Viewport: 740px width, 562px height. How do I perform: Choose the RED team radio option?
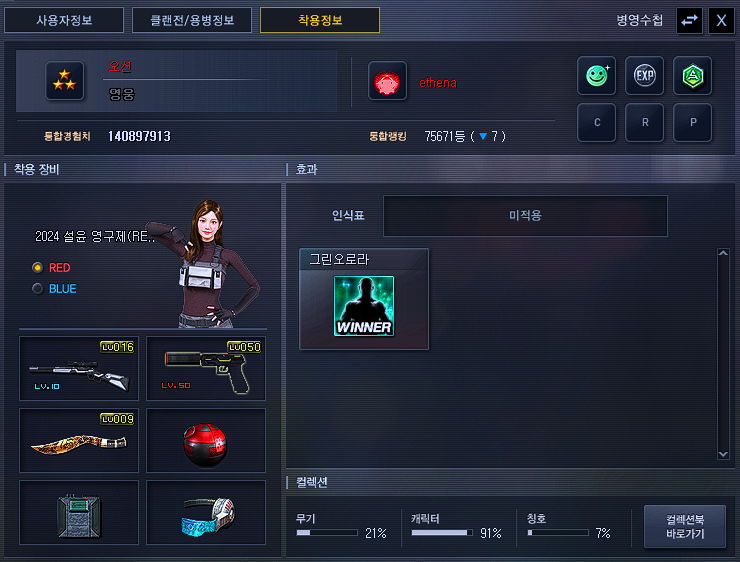click(x=38, y=268)
